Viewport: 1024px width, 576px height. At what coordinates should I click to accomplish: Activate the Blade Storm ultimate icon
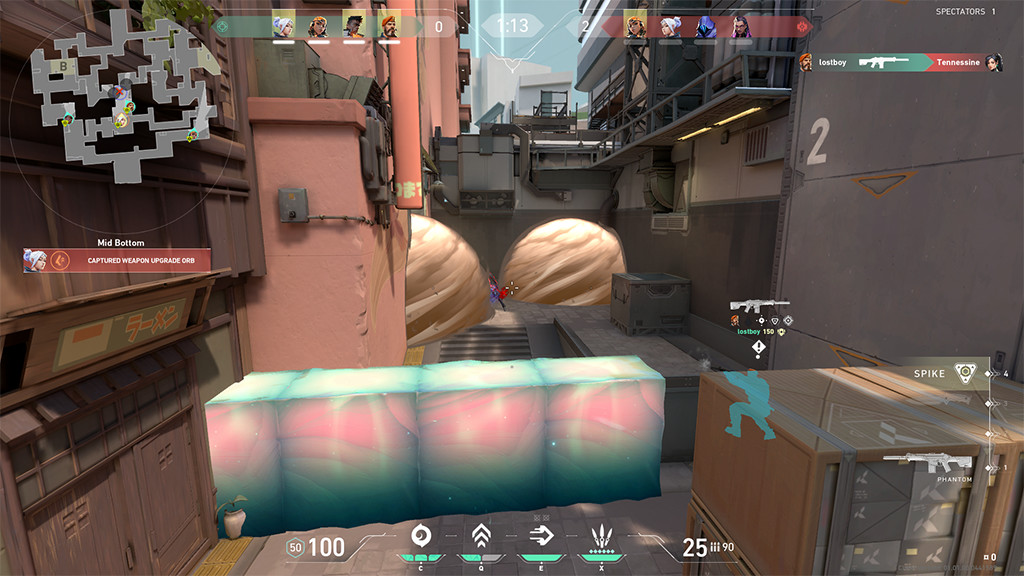(x=601, y=536)
